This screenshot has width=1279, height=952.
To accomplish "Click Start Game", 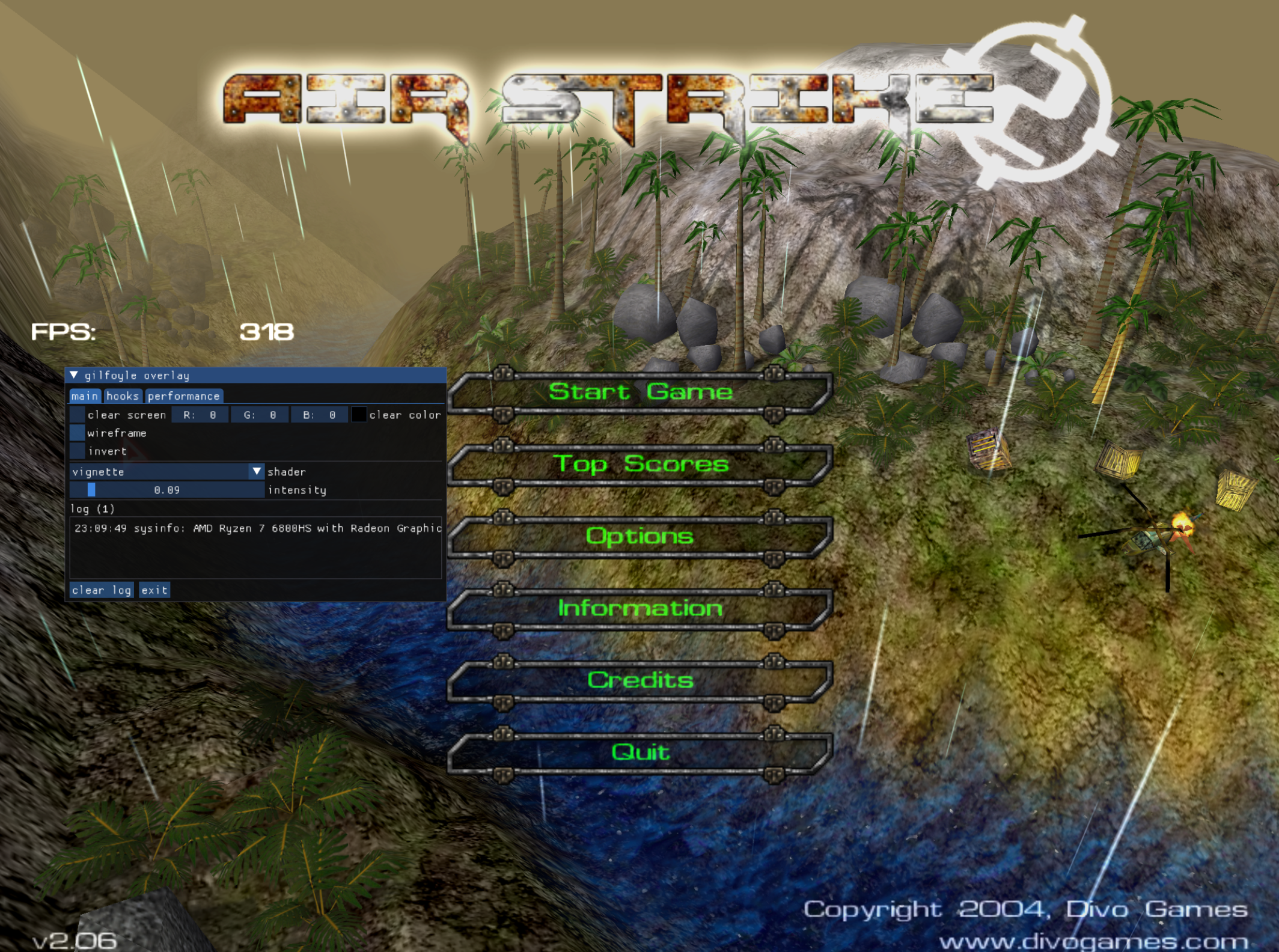I will 641,391.
